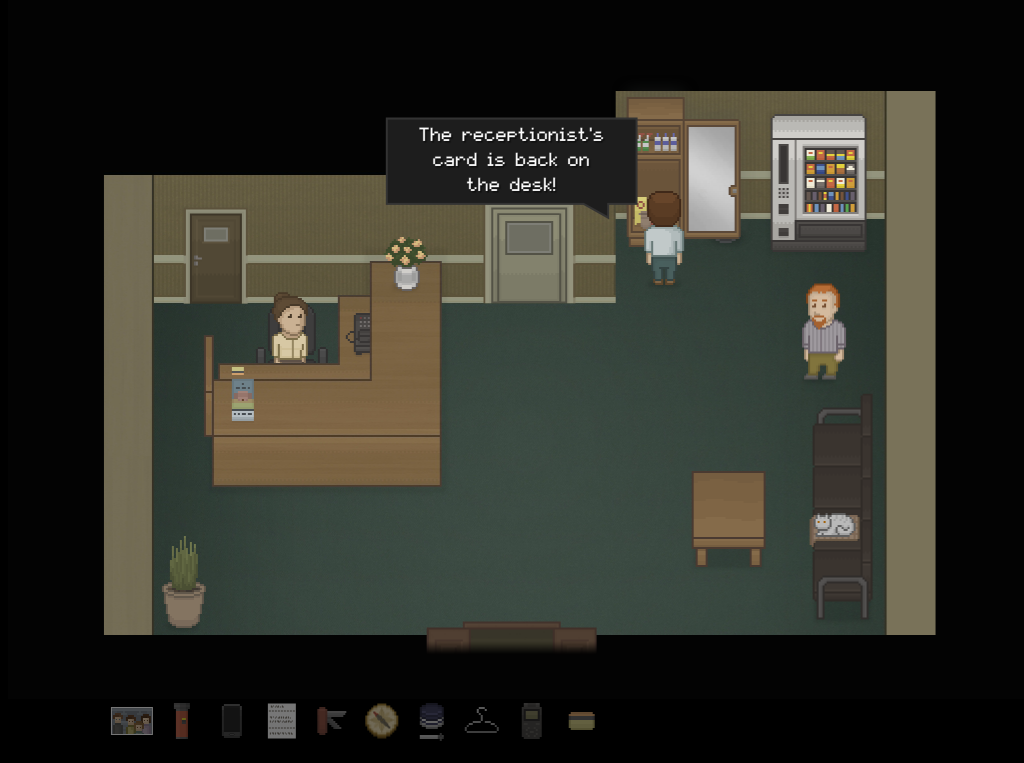Select the black smartphone item
This screenshot has width=1024, height=763.
coord(232,721)
